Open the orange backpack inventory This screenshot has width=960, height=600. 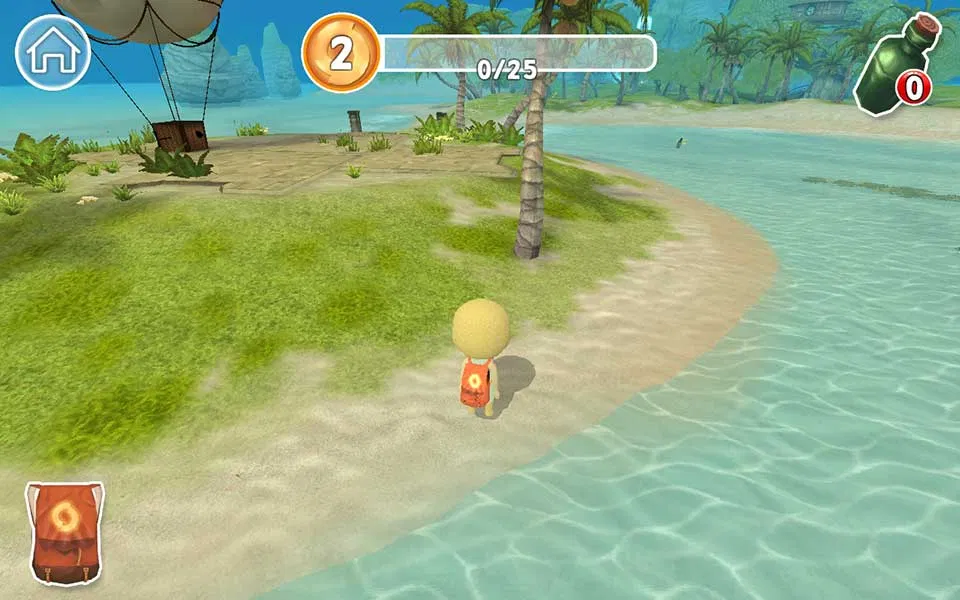[65, 532]
